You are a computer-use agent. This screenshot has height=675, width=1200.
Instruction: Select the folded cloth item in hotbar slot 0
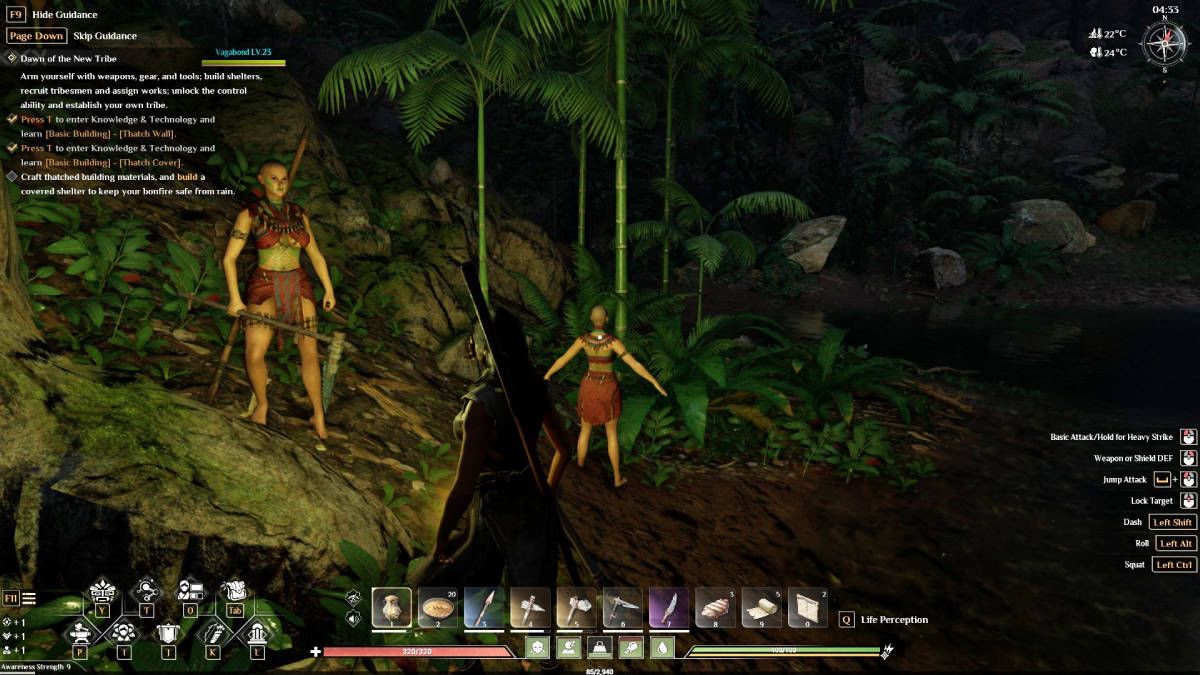pos(807,607)
